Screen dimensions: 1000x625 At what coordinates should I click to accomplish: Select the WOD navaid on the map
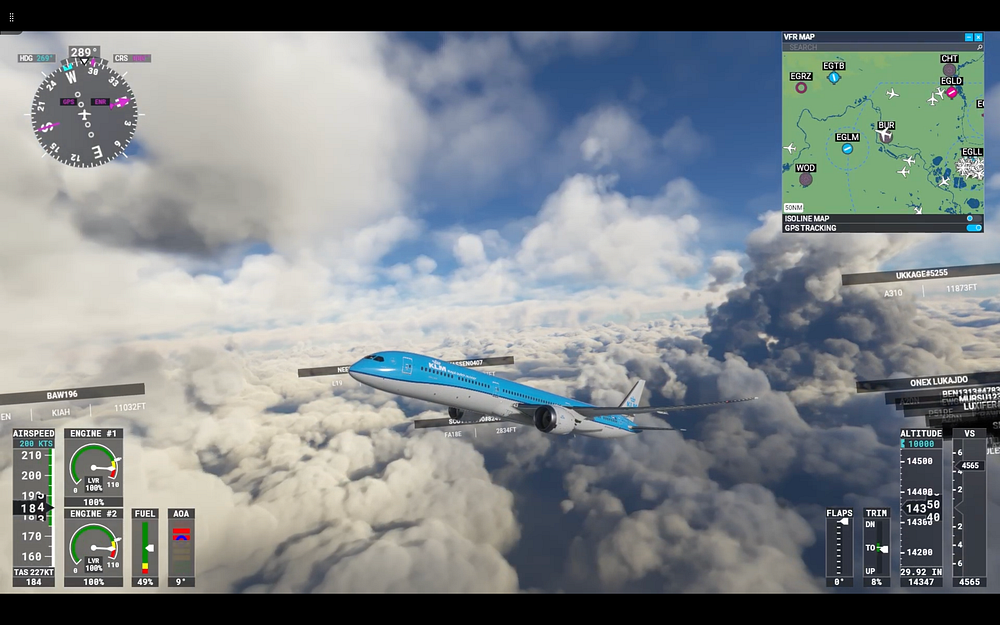coord(805,181)
